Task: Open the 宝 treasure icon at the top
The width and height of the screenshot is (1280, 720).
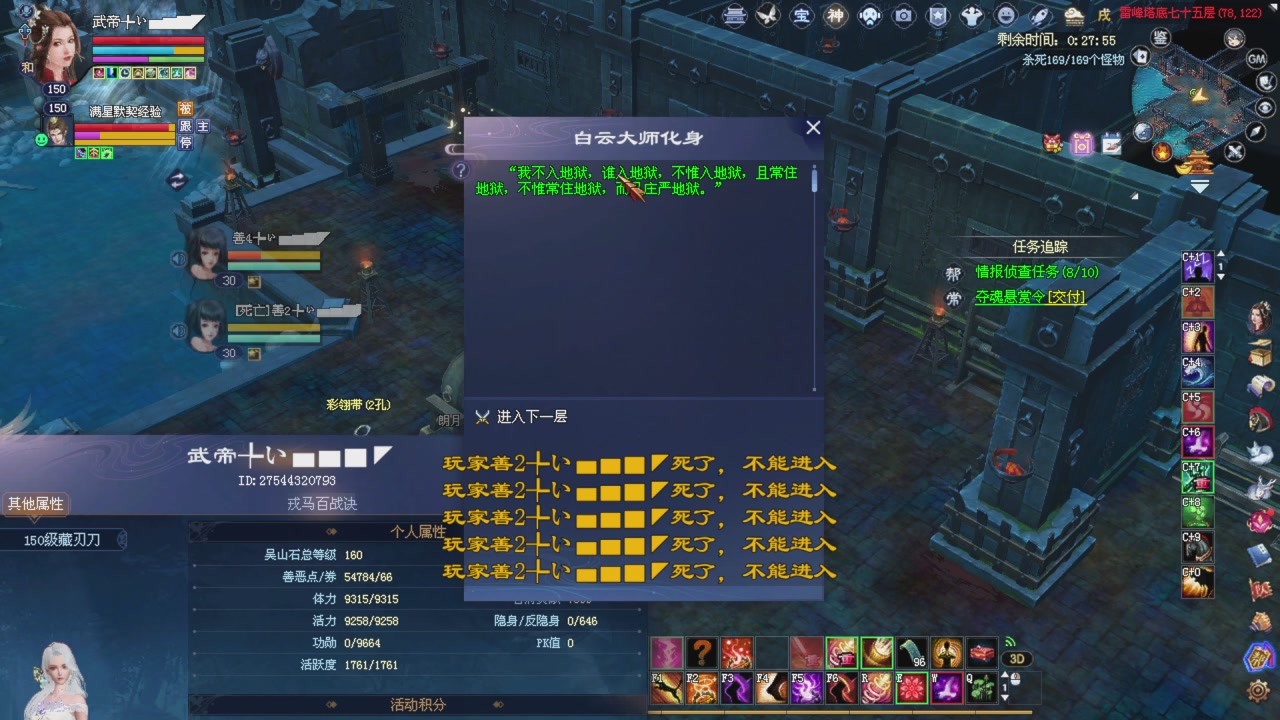Action: tap(802, 16)
